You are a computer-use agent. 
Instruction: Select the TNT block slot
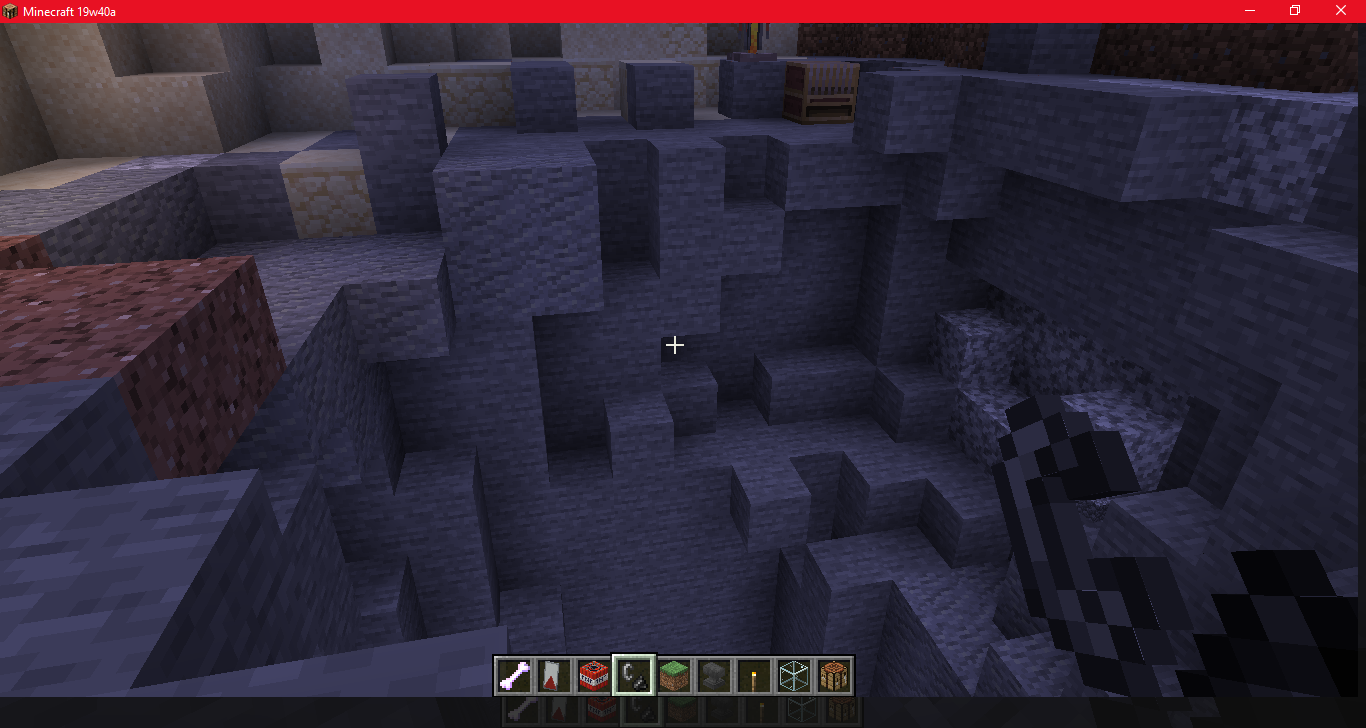(x=594, y=676)
